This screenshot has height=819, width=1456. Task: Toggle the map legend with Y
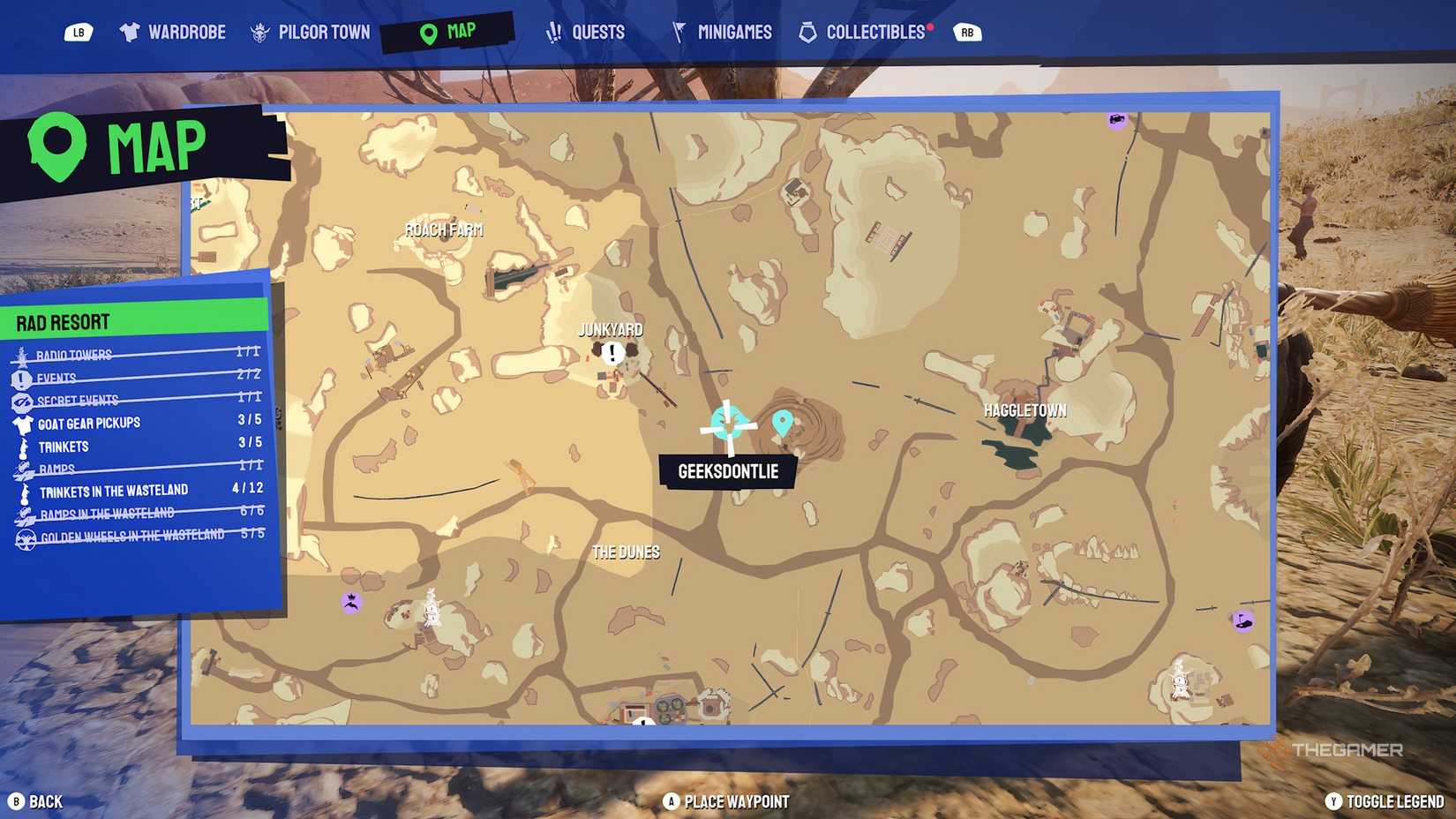click(1335, 802)
